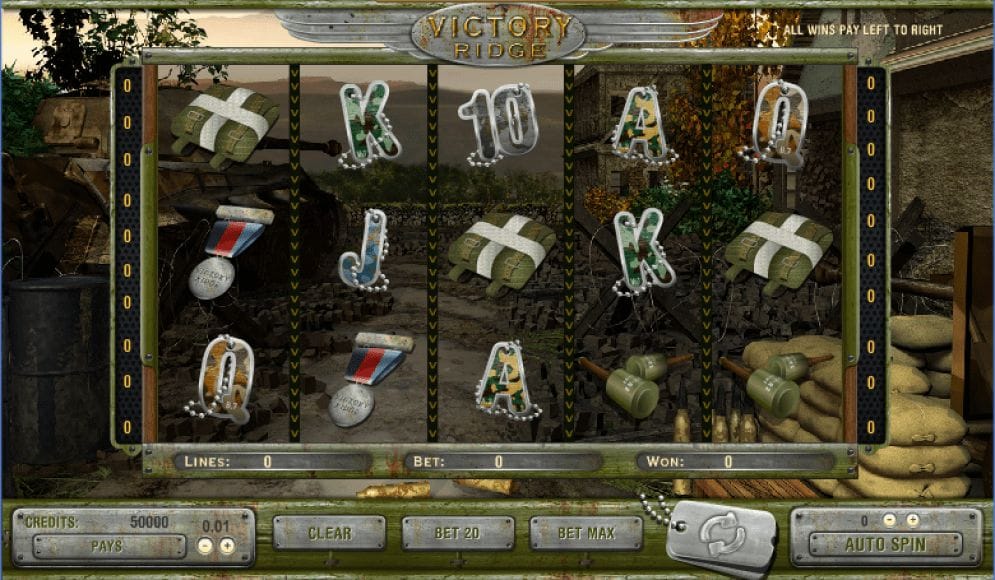This screenshot has width=995, height=580.
Task: Increase the 0.01 coin value
Action: 227,546
